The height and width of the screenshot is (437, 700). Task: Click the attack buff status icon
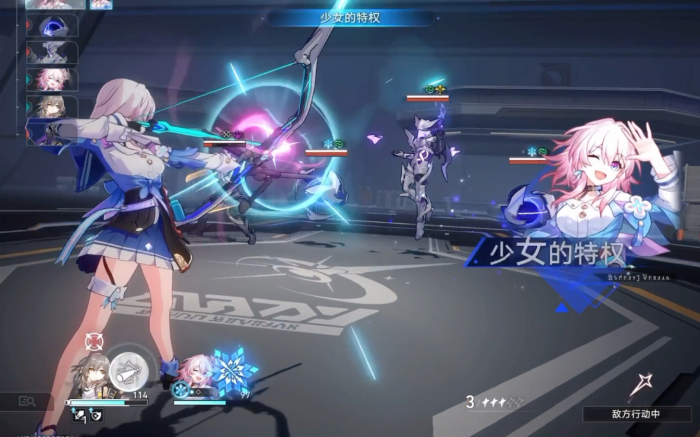(x=78, y=413)
